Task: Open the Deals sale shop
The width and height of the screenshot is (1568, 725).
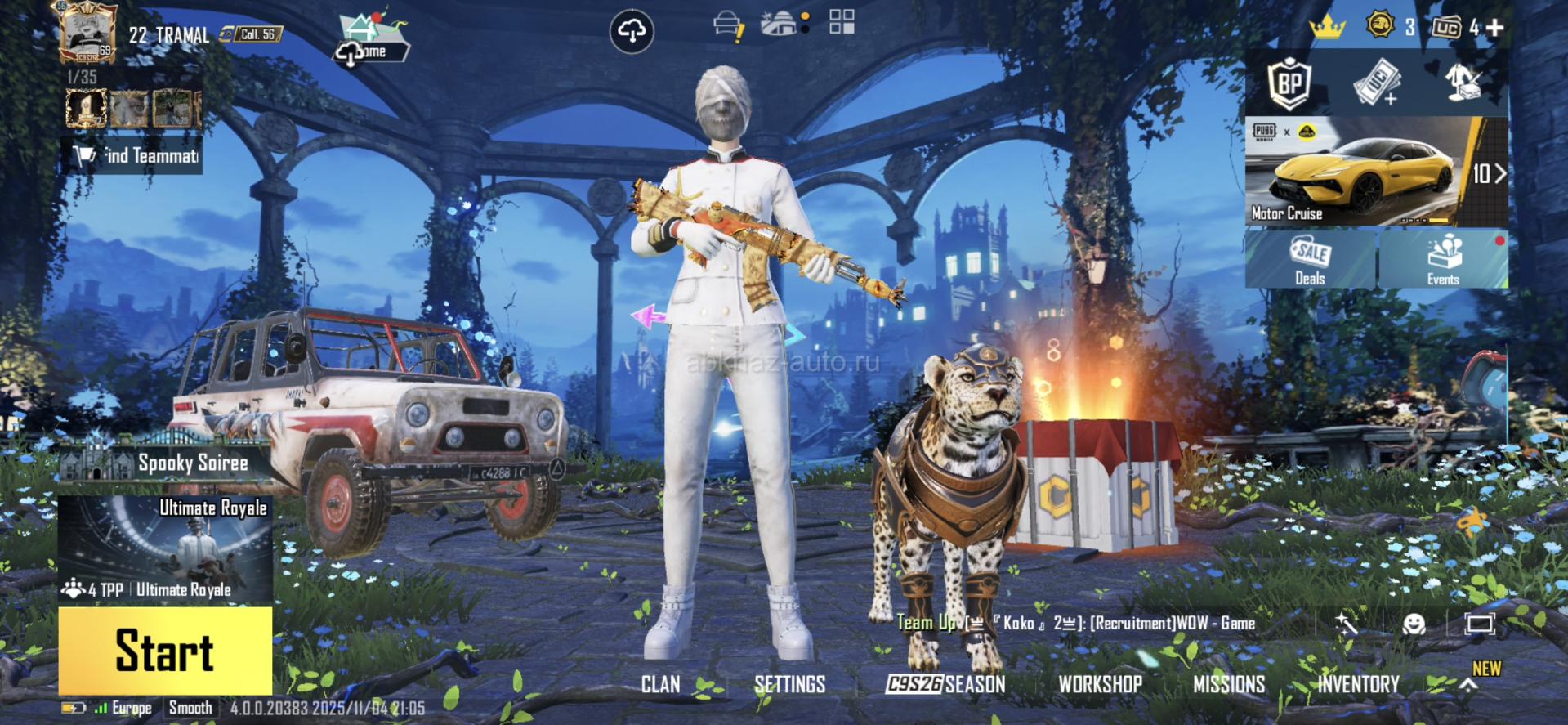Action: 1310,259
